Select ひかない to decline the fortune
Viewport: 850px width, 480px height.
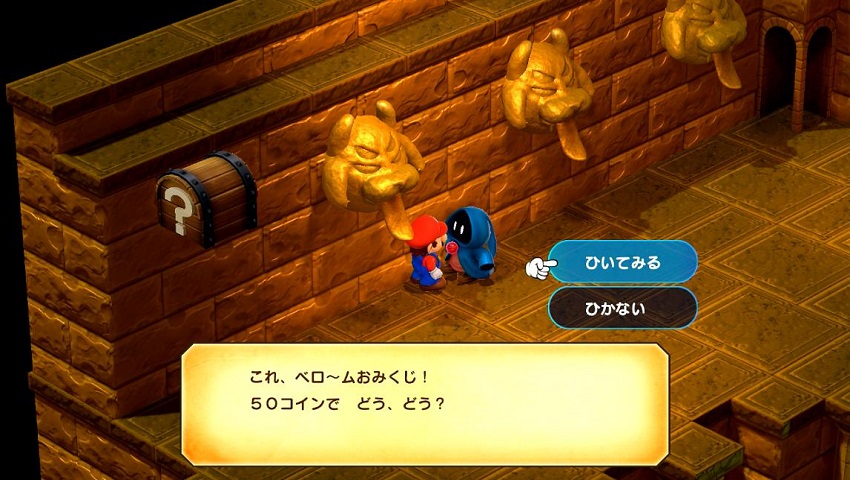click(622, 308)
